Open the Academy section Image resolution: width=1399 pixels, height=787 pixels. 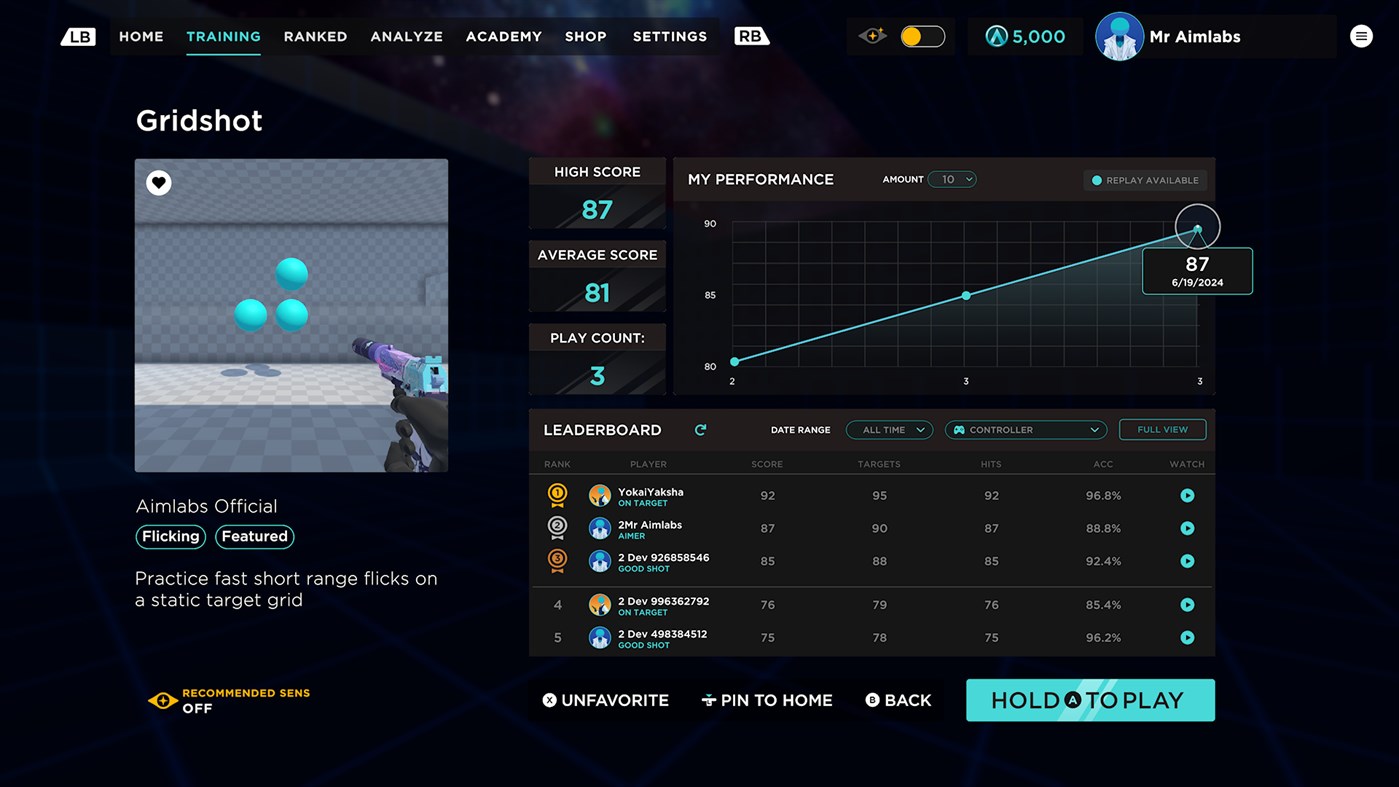point(503,36)
